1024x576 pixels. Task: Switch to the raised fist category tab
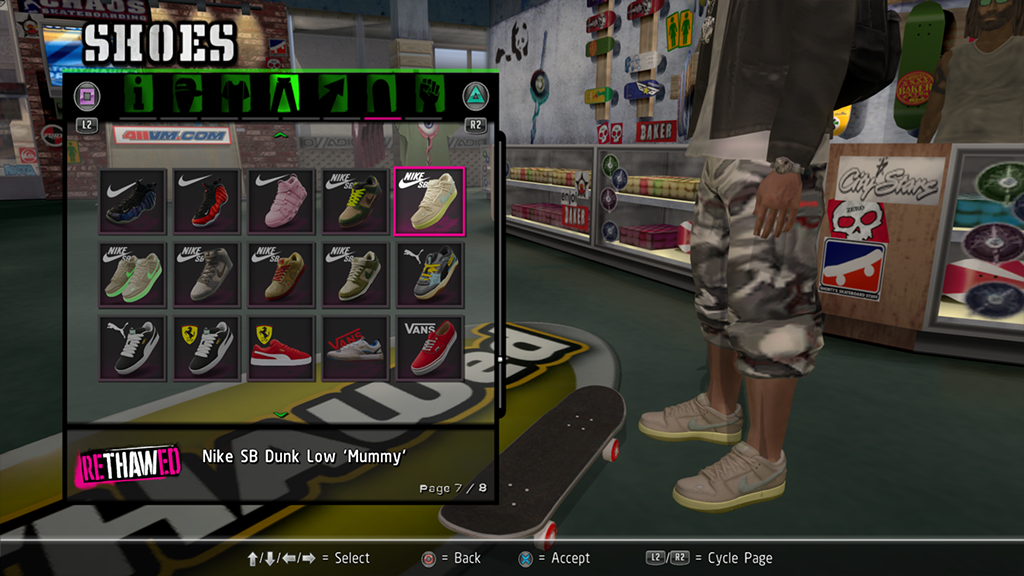[x=428, y=95]
